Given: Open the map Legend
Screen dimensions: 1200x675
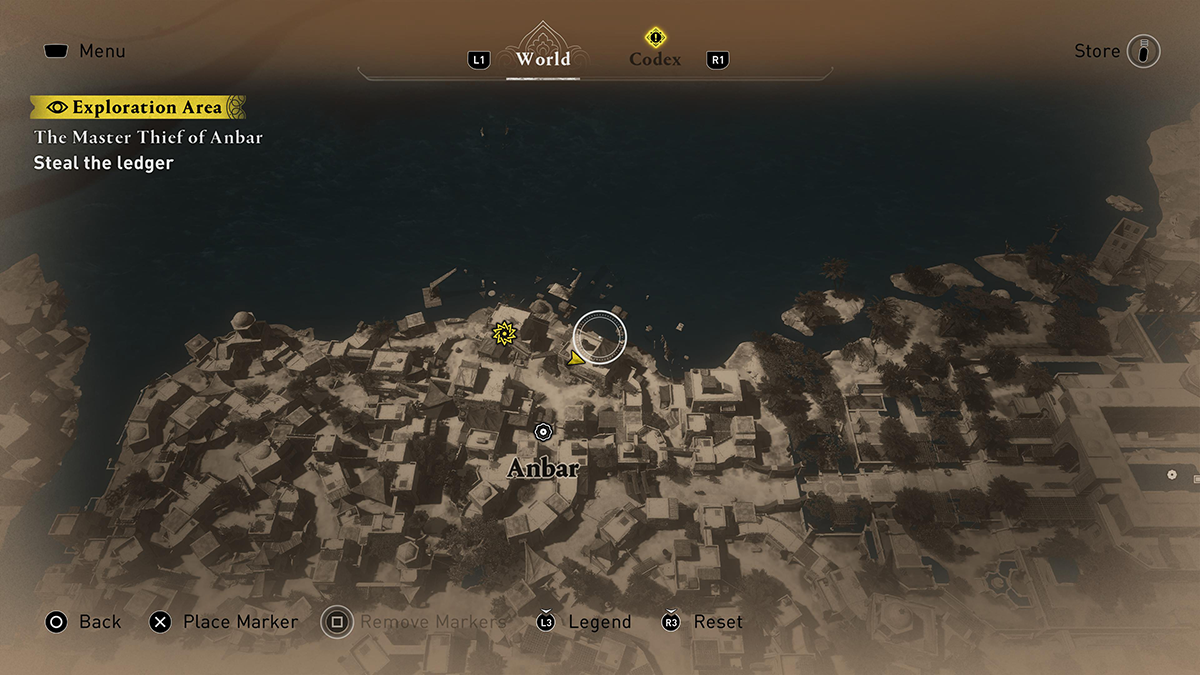Looking at the screenshot, I should 585,622.
